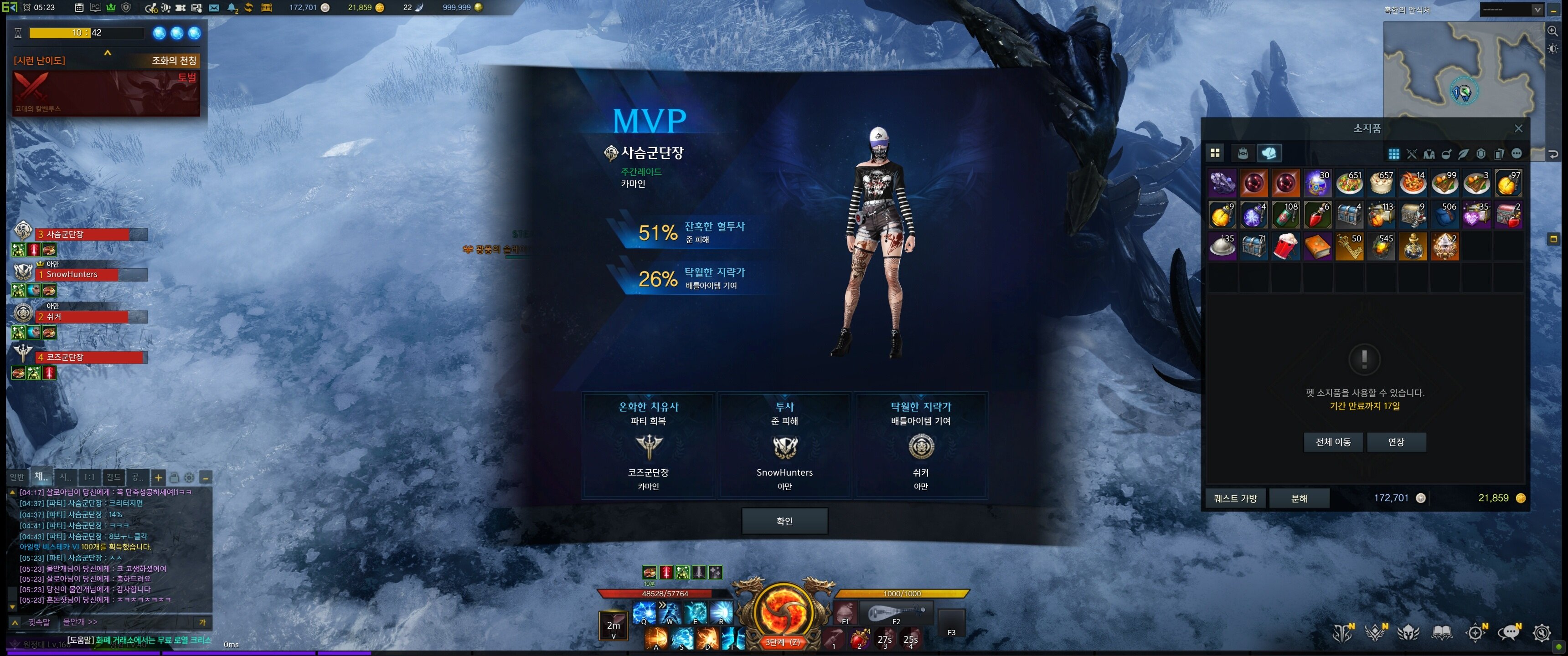Open the mail envelope icon
Viewport: 1568px width, 656px height.
[x=214, y=8]
